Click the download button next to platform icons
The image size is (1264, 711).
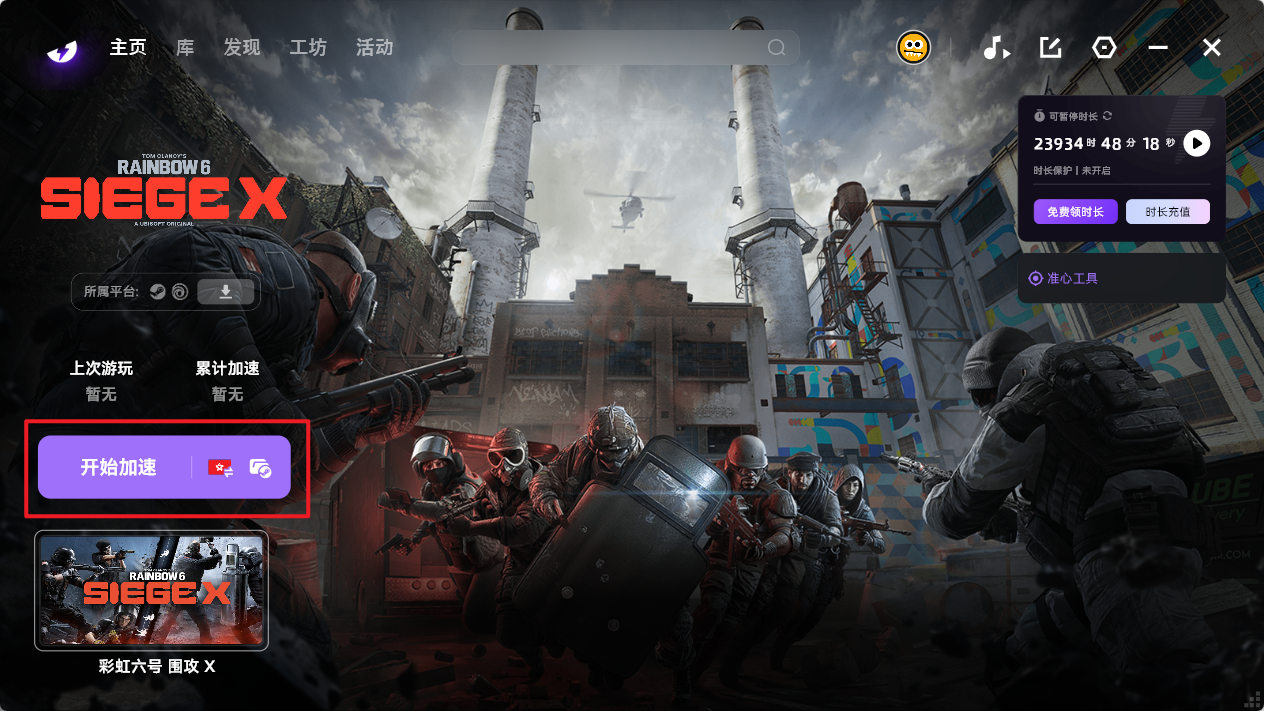point(226,292)
